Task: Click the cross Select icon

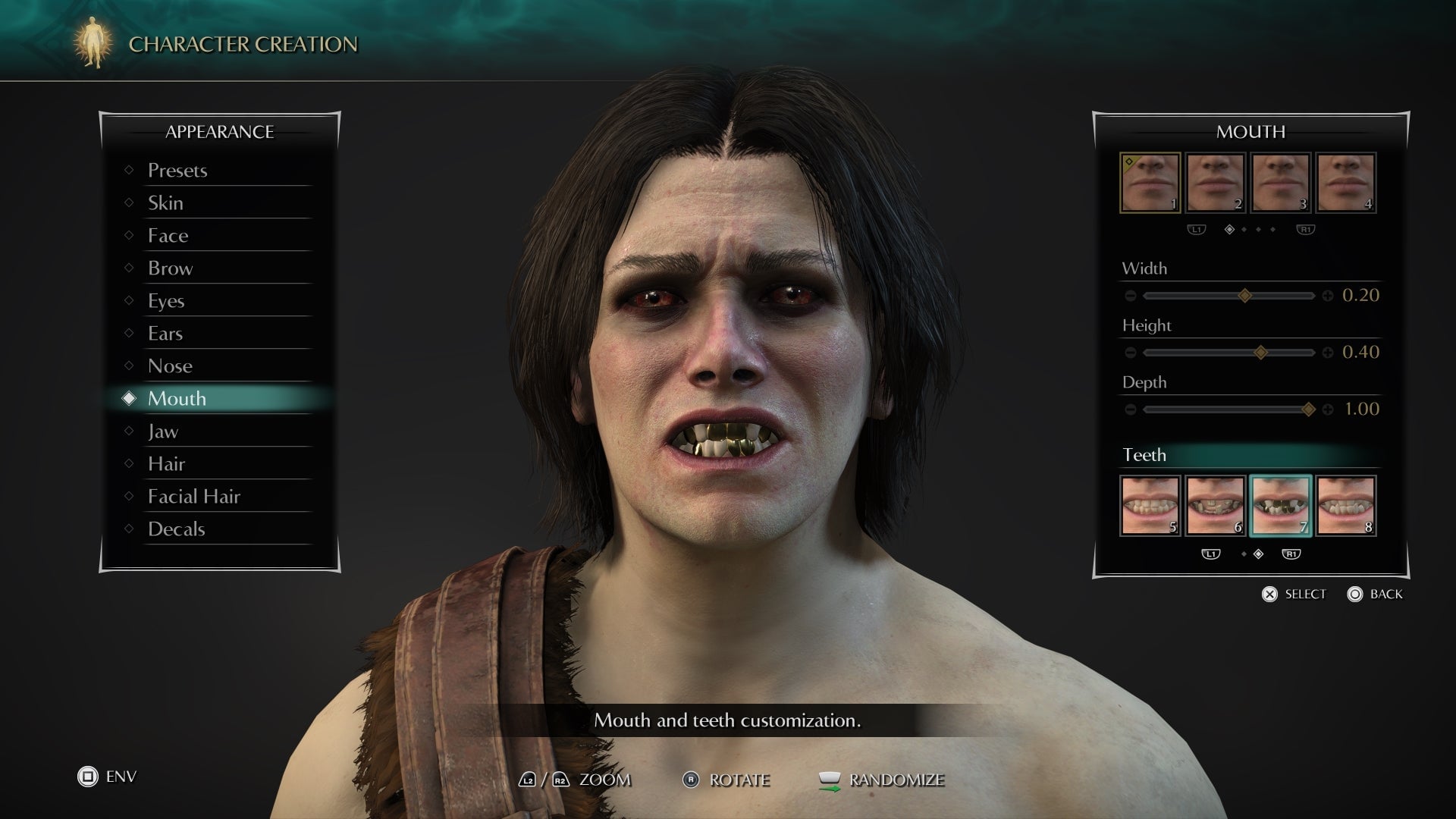Action: [1269, 595]
